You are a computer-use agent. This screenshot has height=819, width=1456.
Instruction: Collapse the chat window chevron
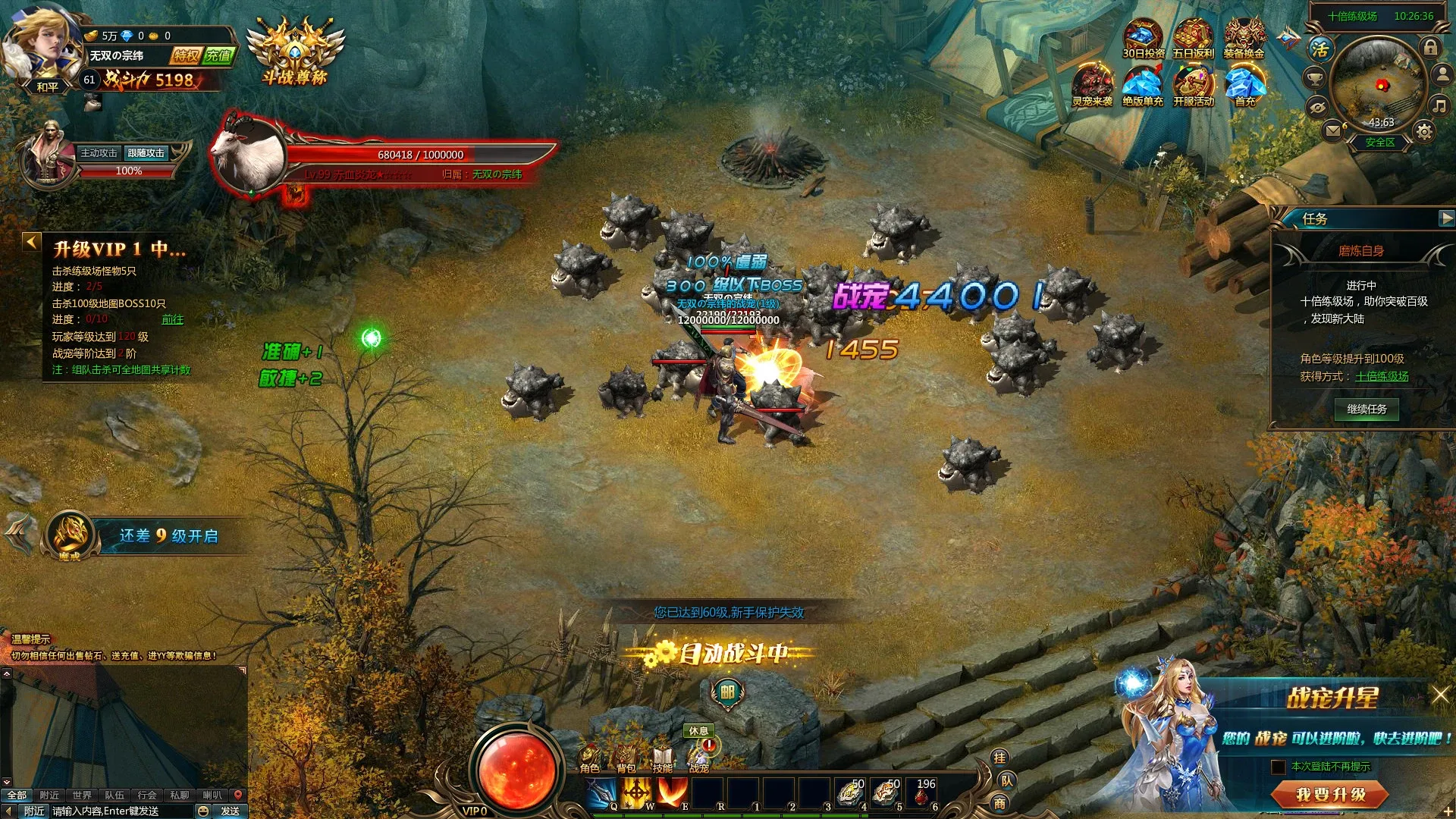coord(5,780)
